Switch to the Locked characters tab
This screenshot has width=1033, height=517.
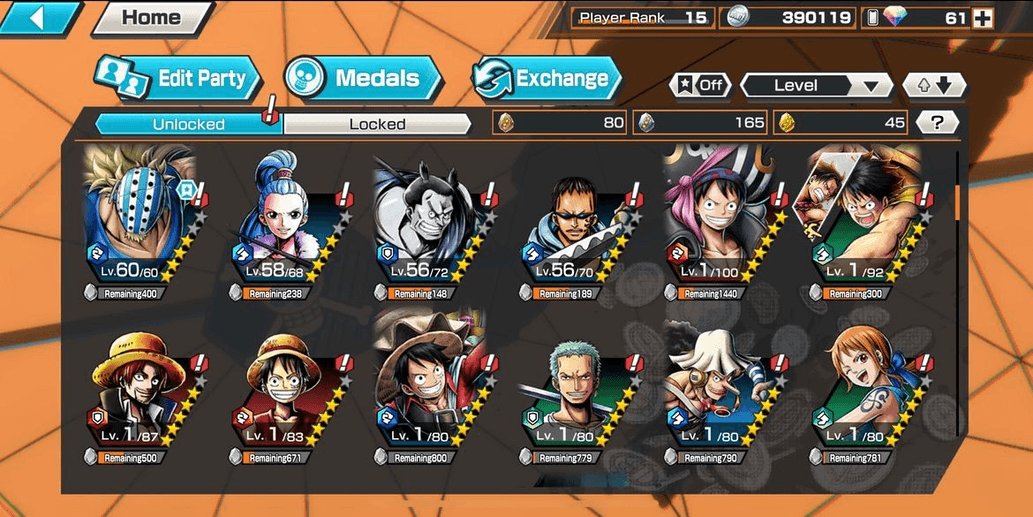point(377,124)
